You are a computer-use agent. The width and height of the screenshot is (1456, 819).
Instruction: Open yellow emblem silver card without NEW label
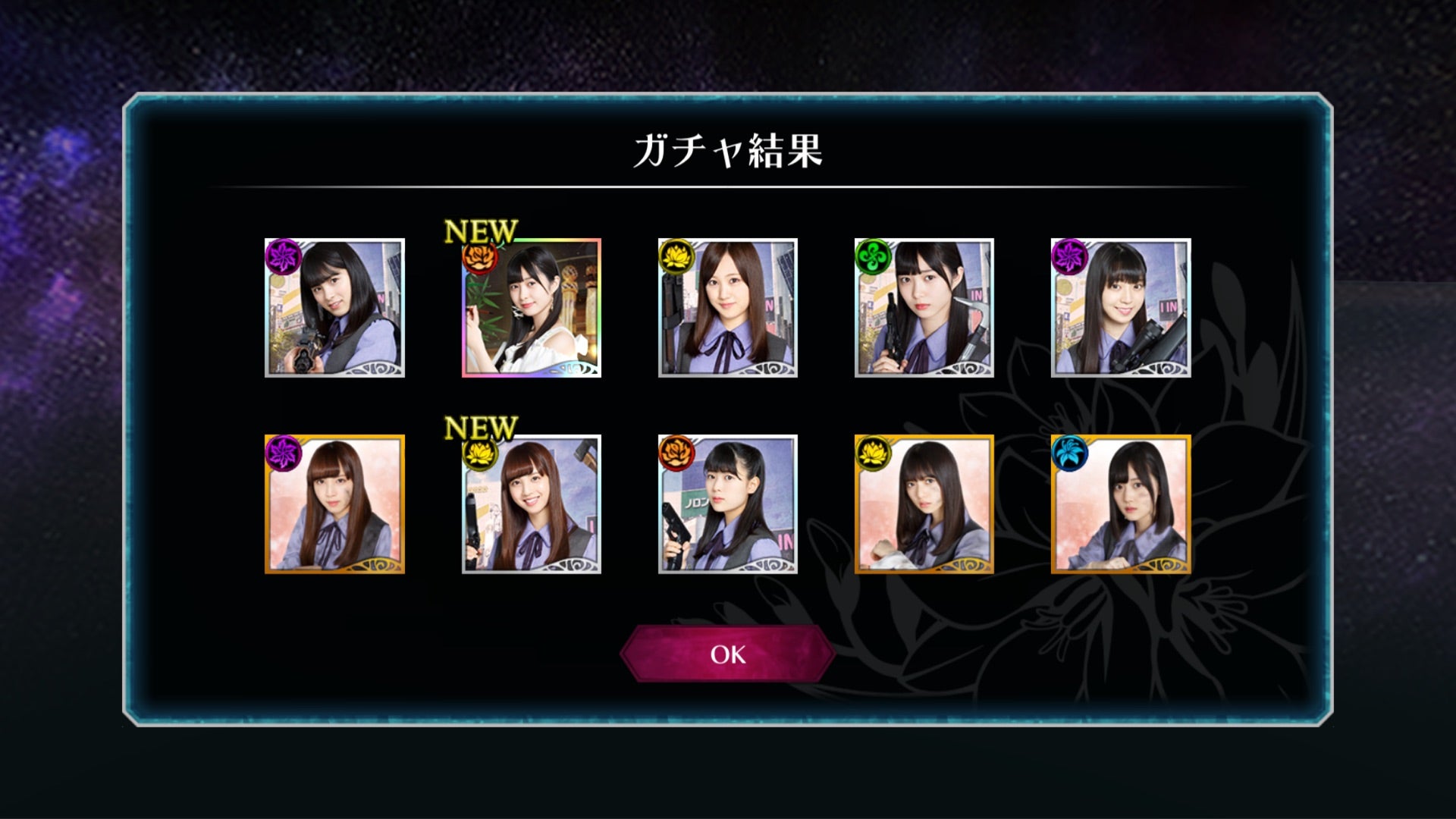[728, 308]
